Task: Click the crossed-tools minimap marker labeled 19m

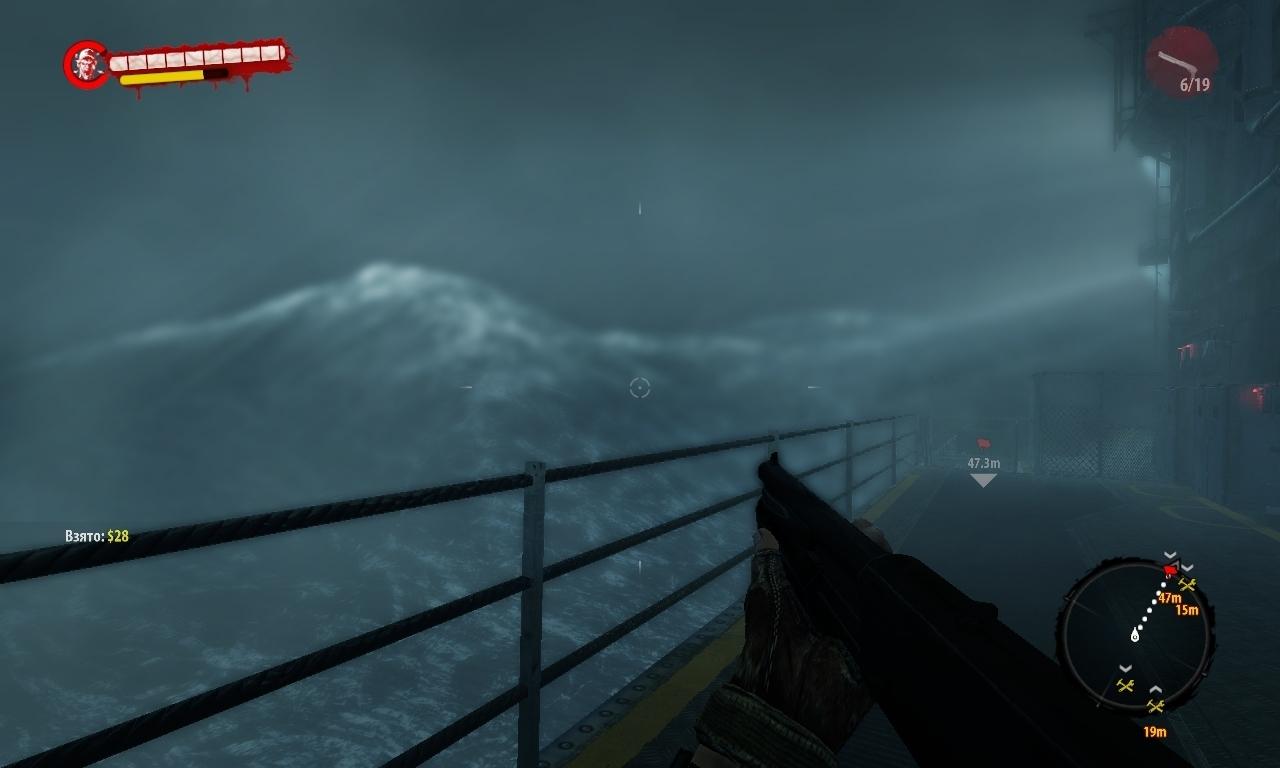Action: [x=1156, y=706]
